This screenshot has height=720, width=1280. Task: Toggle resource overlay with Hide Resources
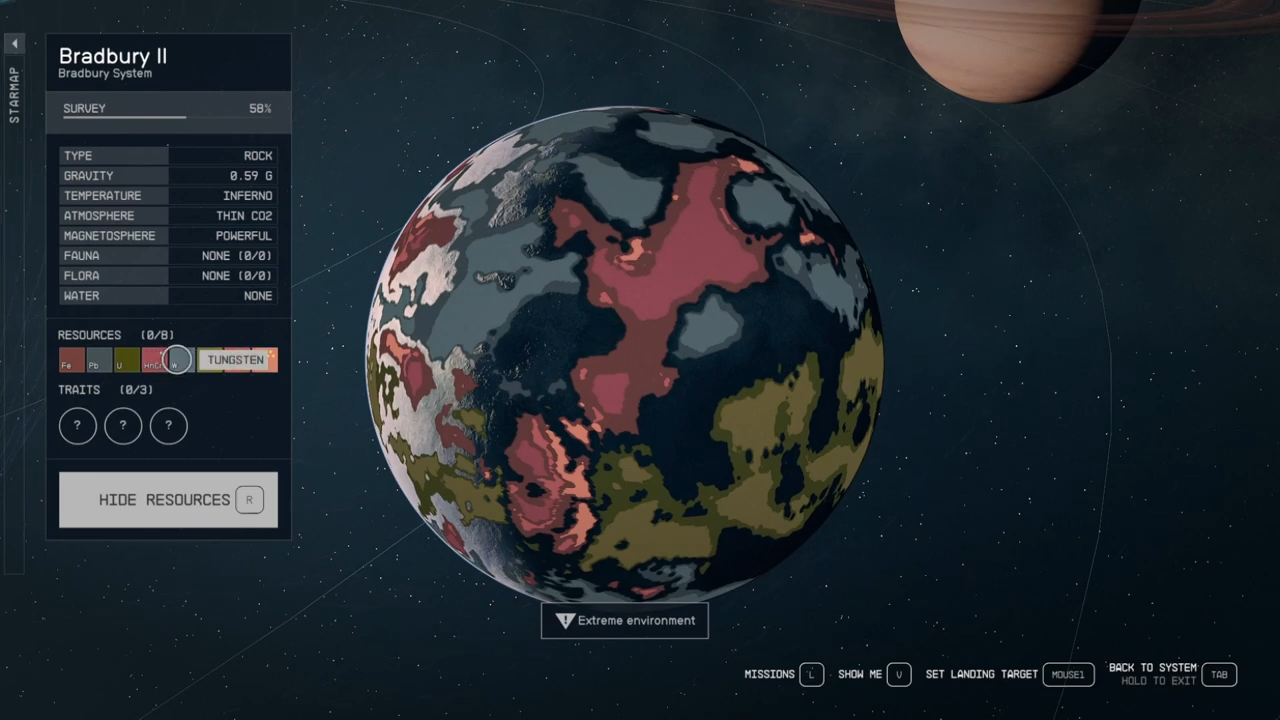click(x=167, y=499)
